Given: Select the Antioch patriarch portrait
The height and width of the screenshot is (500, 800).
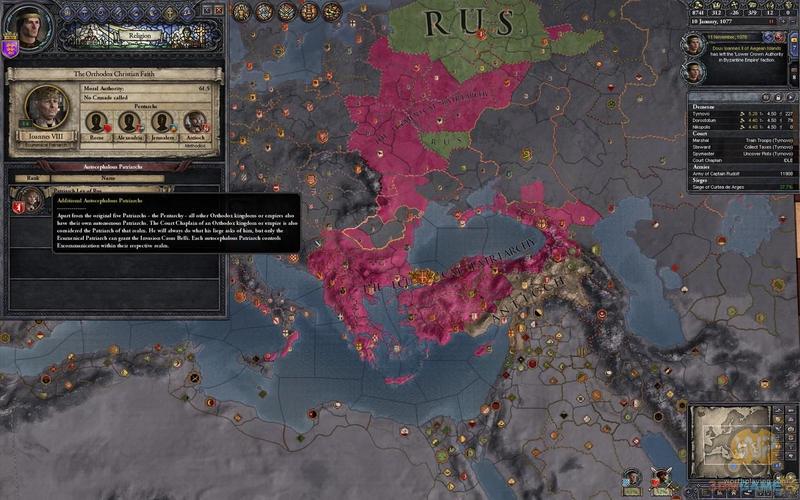Looking at the screenshot, I should (195, 122).
